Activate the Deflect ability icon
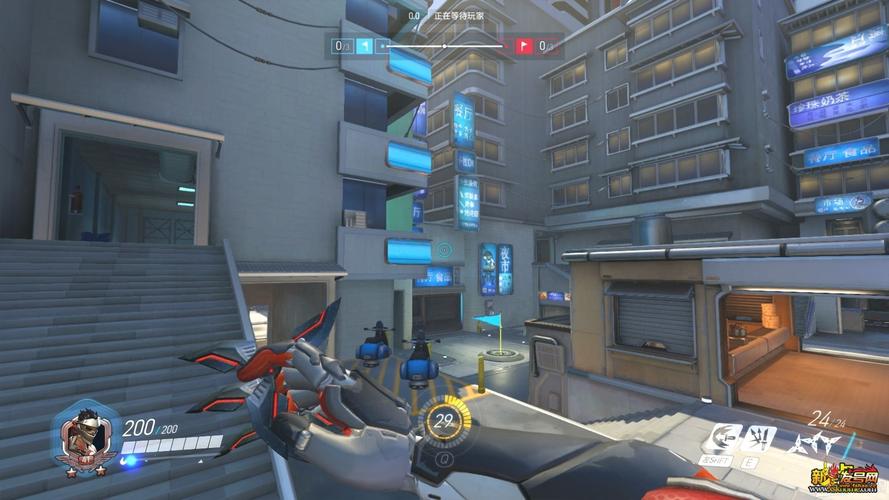 click(x=762, y=438)
